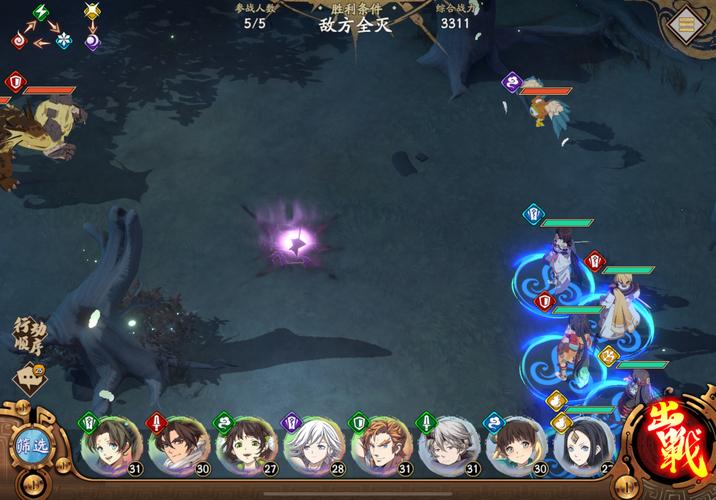This screenshot has width=716, height=500.
Task: Open the 筛选 hero filter
Action: click(x=32, y=447)
